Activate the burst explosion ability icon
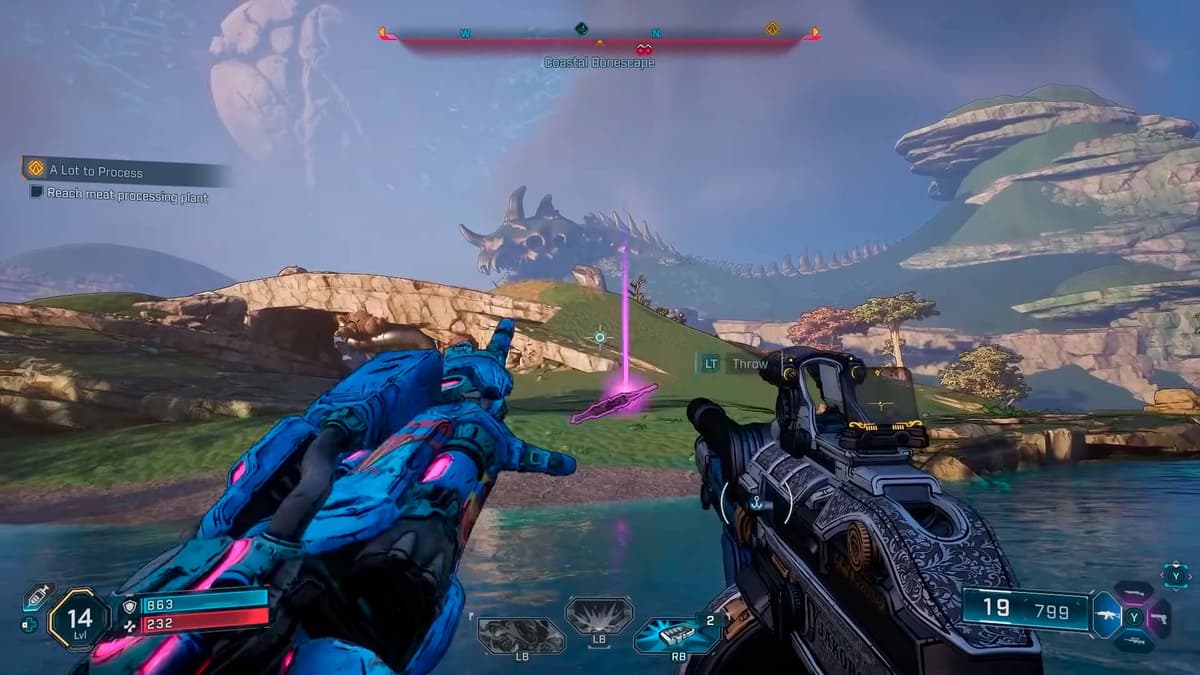Screen dimensions: 1200x675 pyautogui.click(x=599, y=616)
